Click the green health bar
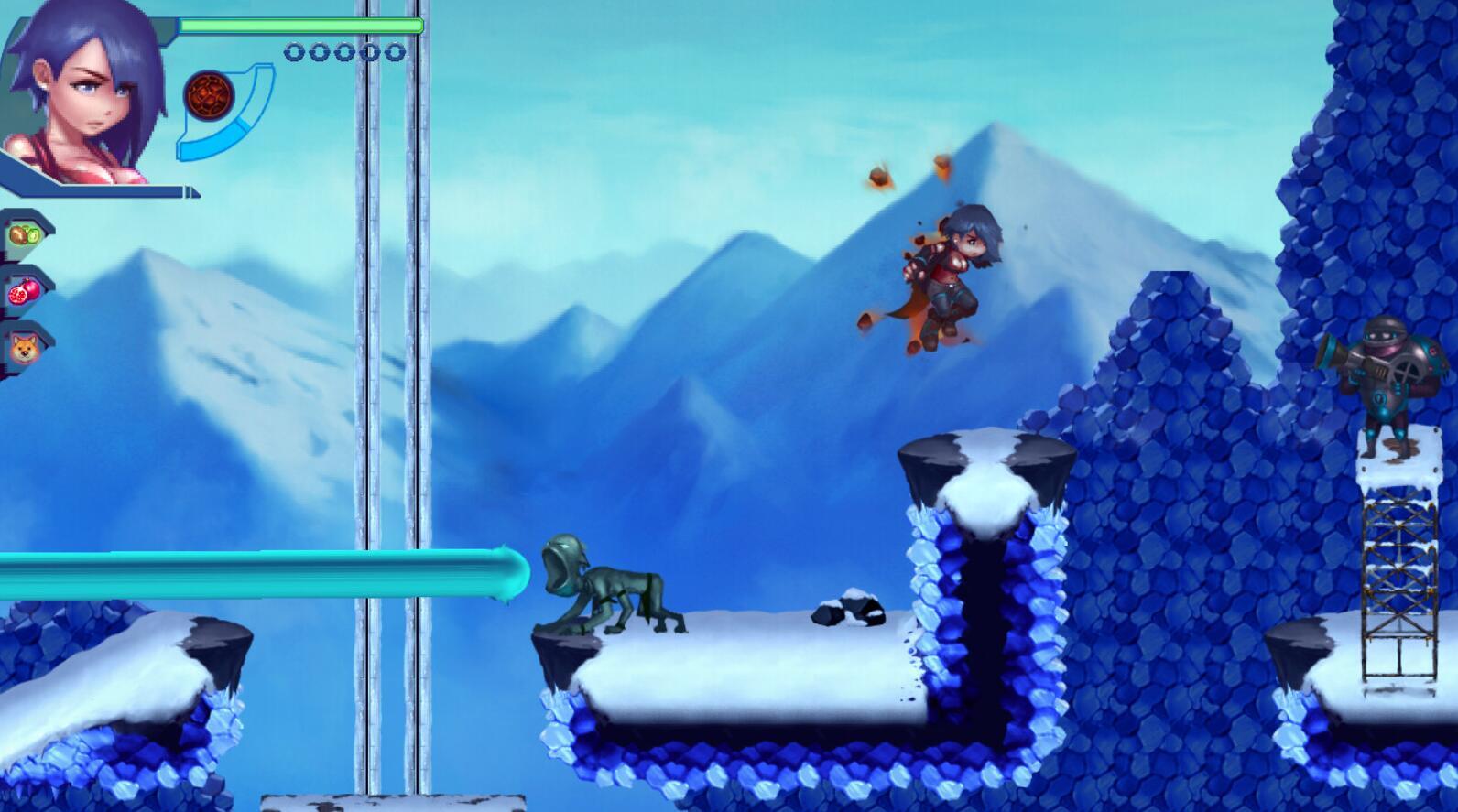Image resolution: width=1458 pixels, height=812 pixels. pyautogui.click(x=298, y=25)
